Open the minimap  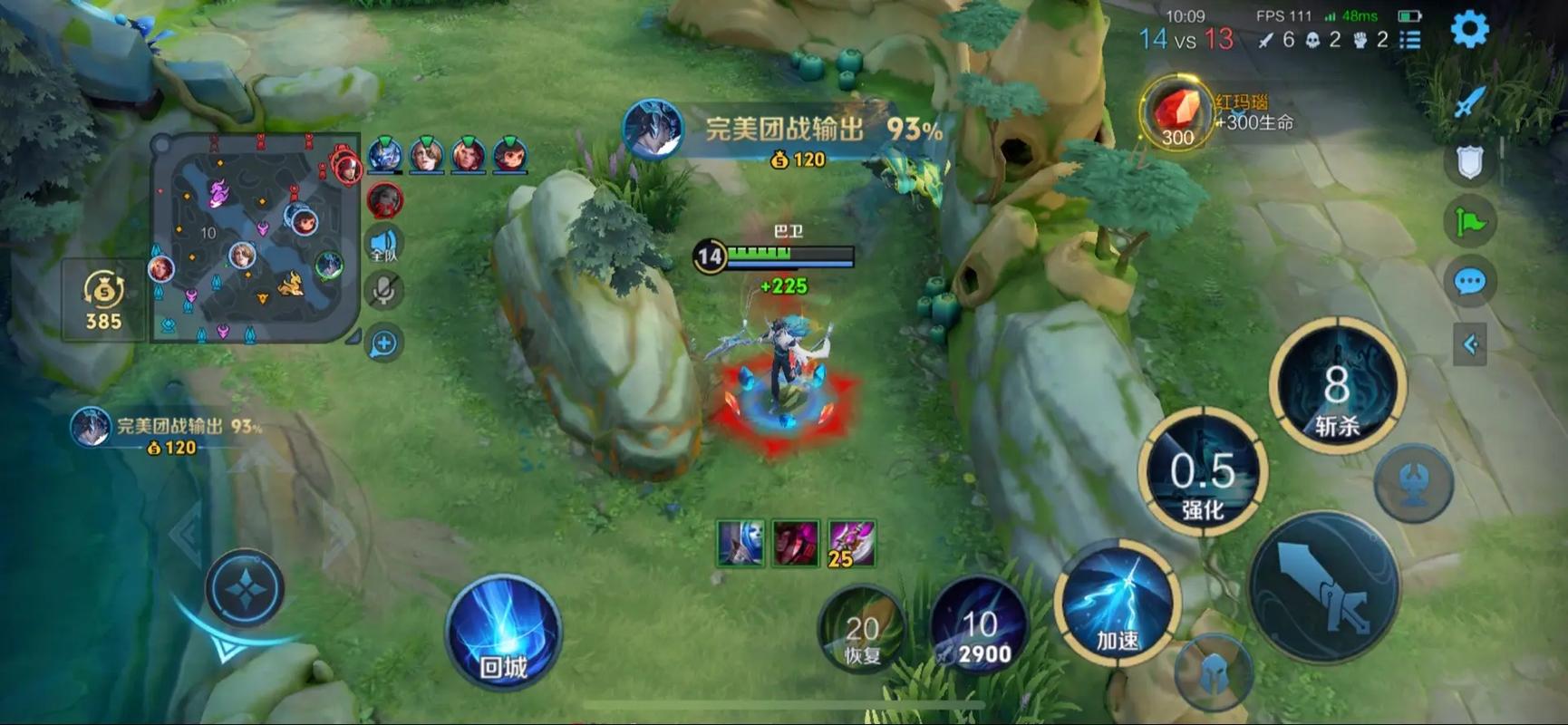tap(256, 237)
